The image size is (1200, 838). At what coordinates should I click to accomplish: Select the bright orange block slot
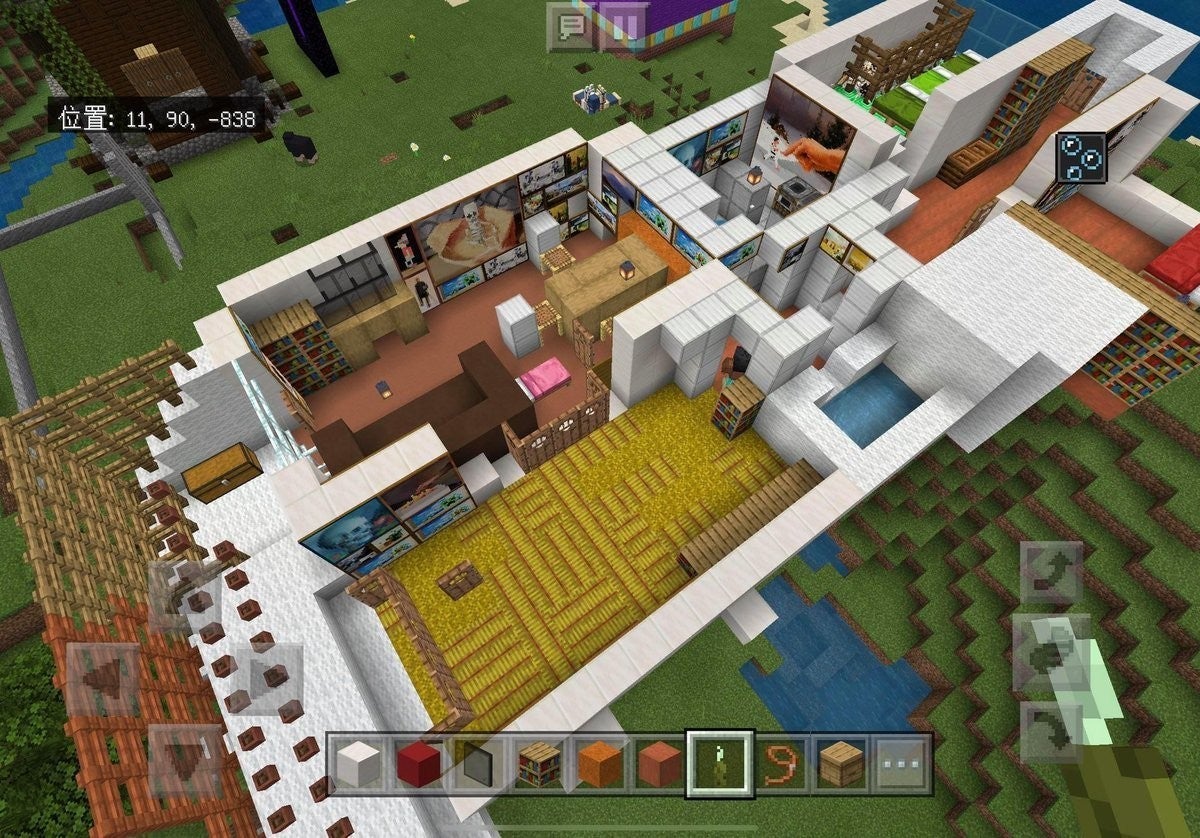point(598,765)
